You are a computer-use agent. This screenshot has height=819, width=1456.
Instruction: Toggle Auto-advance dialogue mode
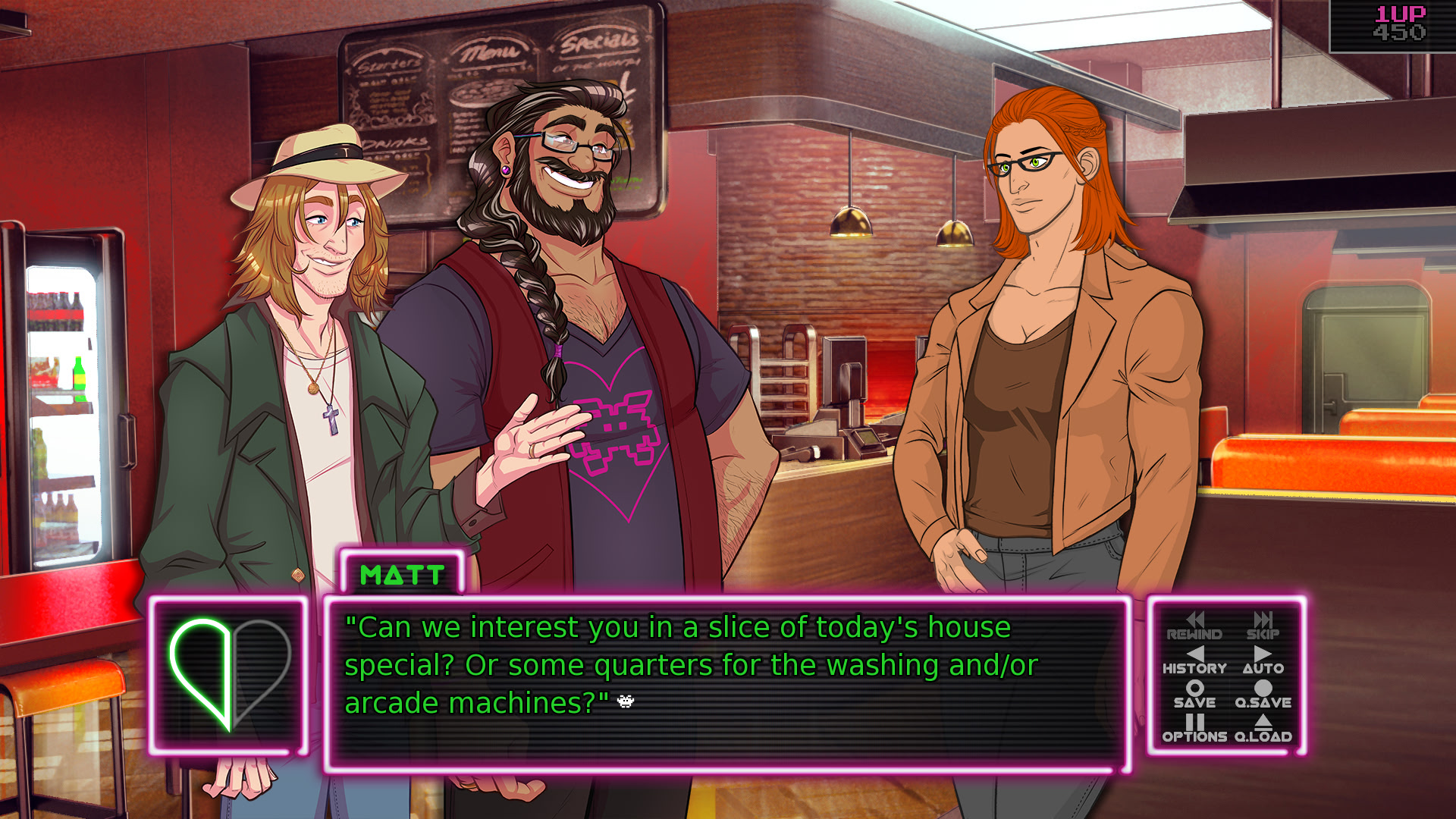point(1262,661)
